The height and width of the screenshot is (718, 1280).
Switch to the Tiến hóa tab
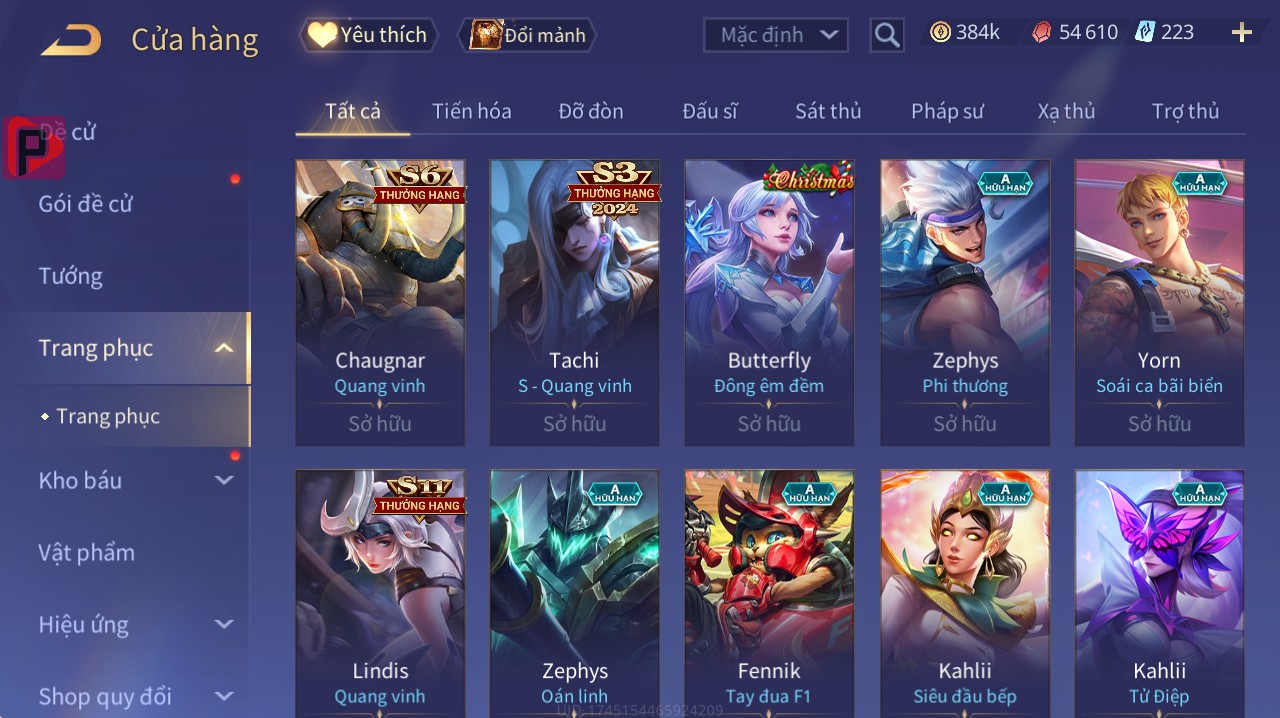(x=471, y=111)
